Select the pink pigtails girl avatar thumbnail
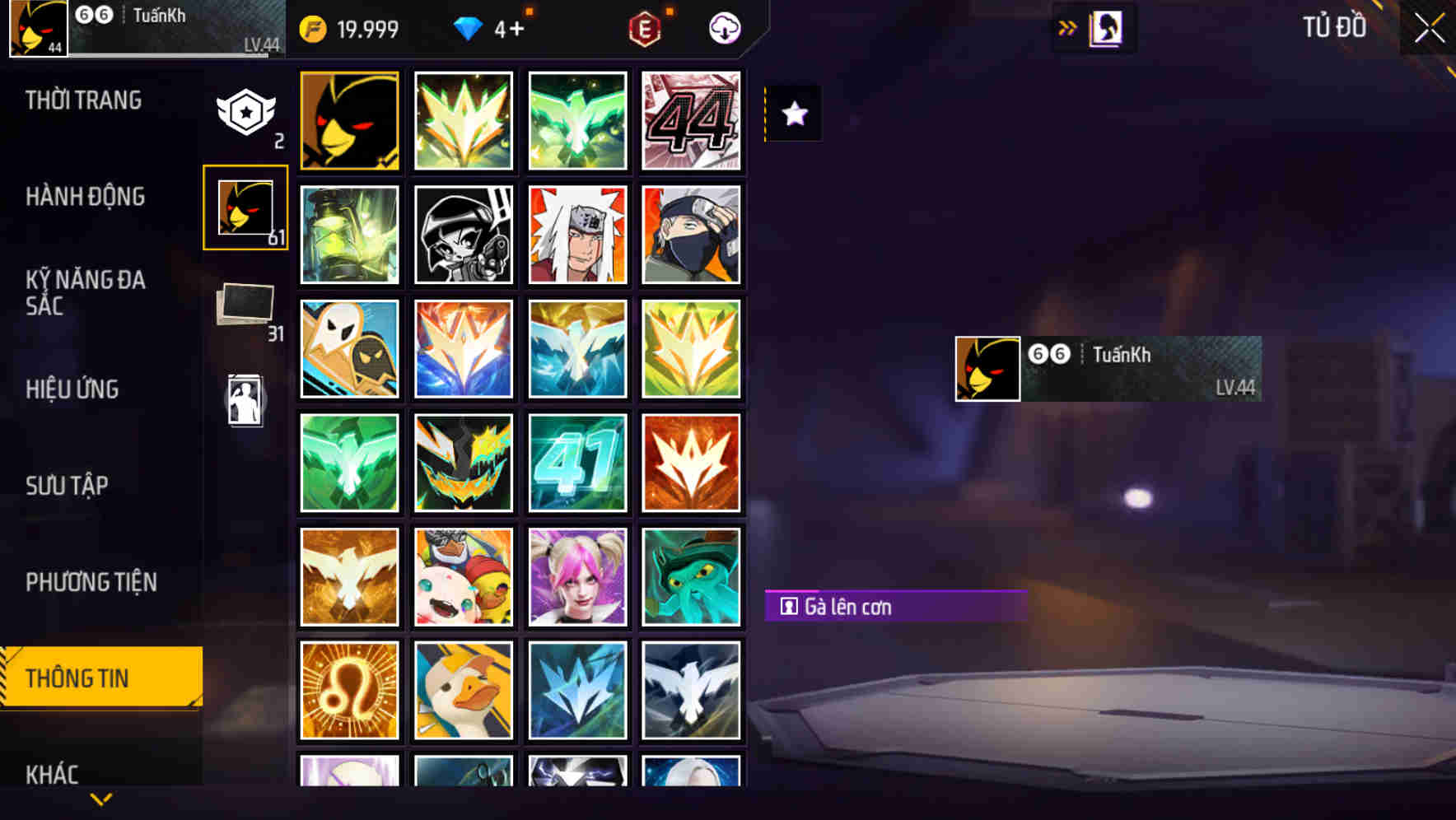This screenshot has height=820, width=1456. click(x=577, y=576)
